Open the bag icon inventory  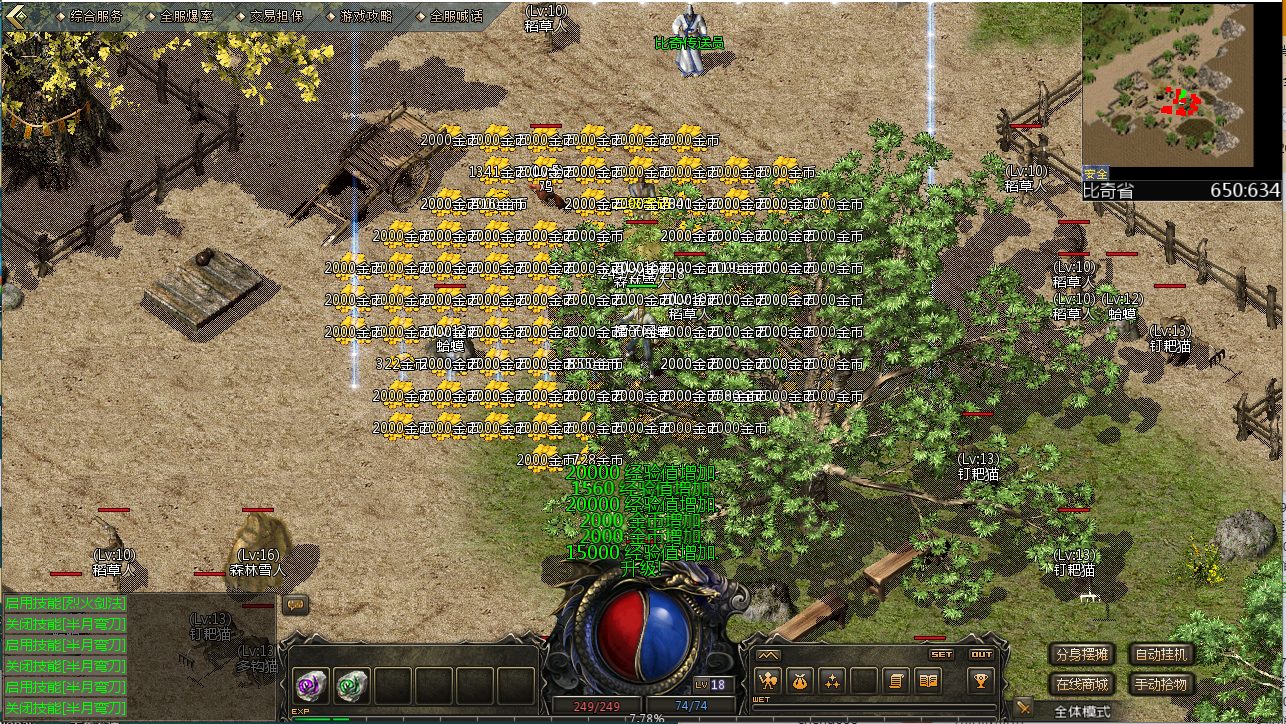(x=800, y=681)
